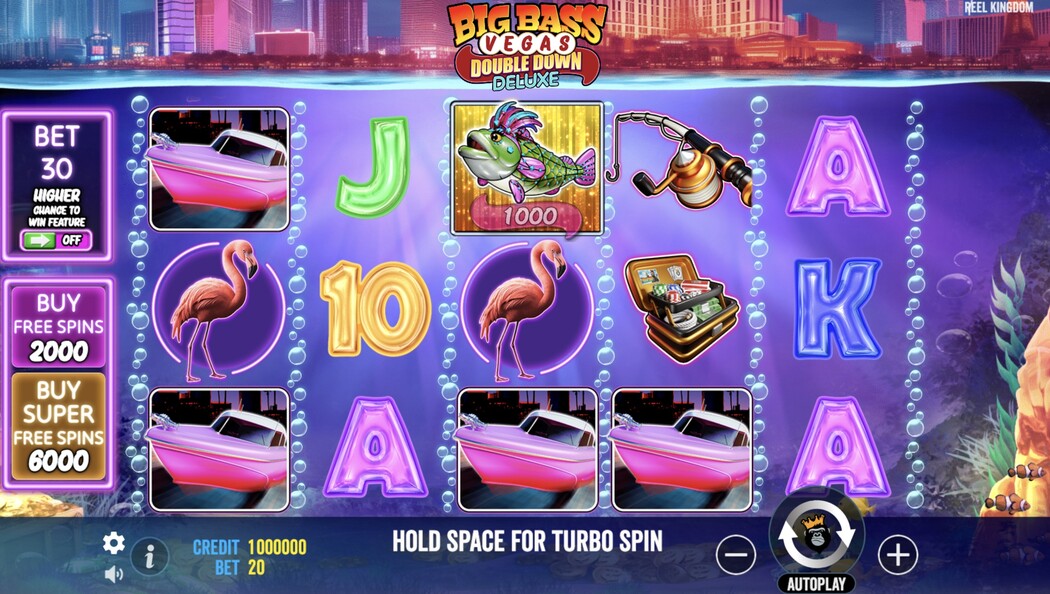
Task: Spin the reels with the spin button
Action: (x=816, y=536)
